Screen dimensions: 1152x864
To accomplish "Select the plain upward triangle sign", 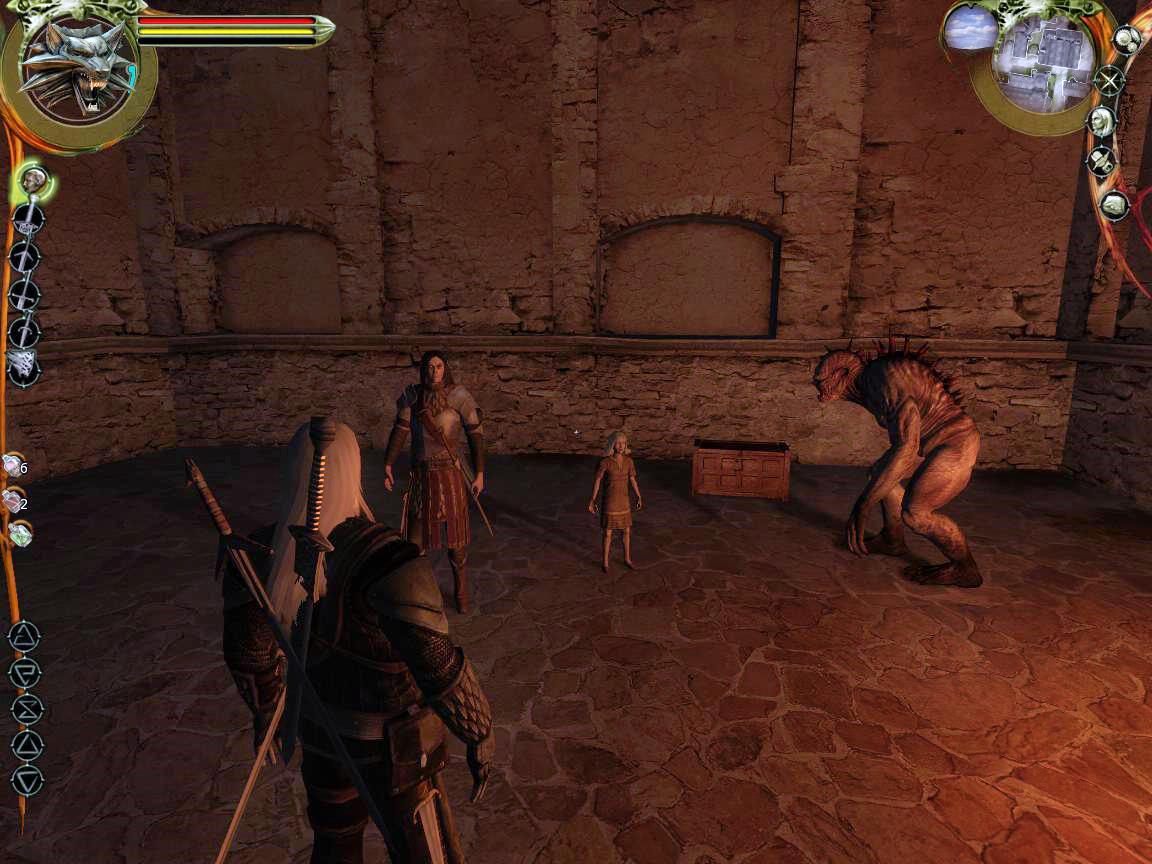I will click(x=26, y=744).
